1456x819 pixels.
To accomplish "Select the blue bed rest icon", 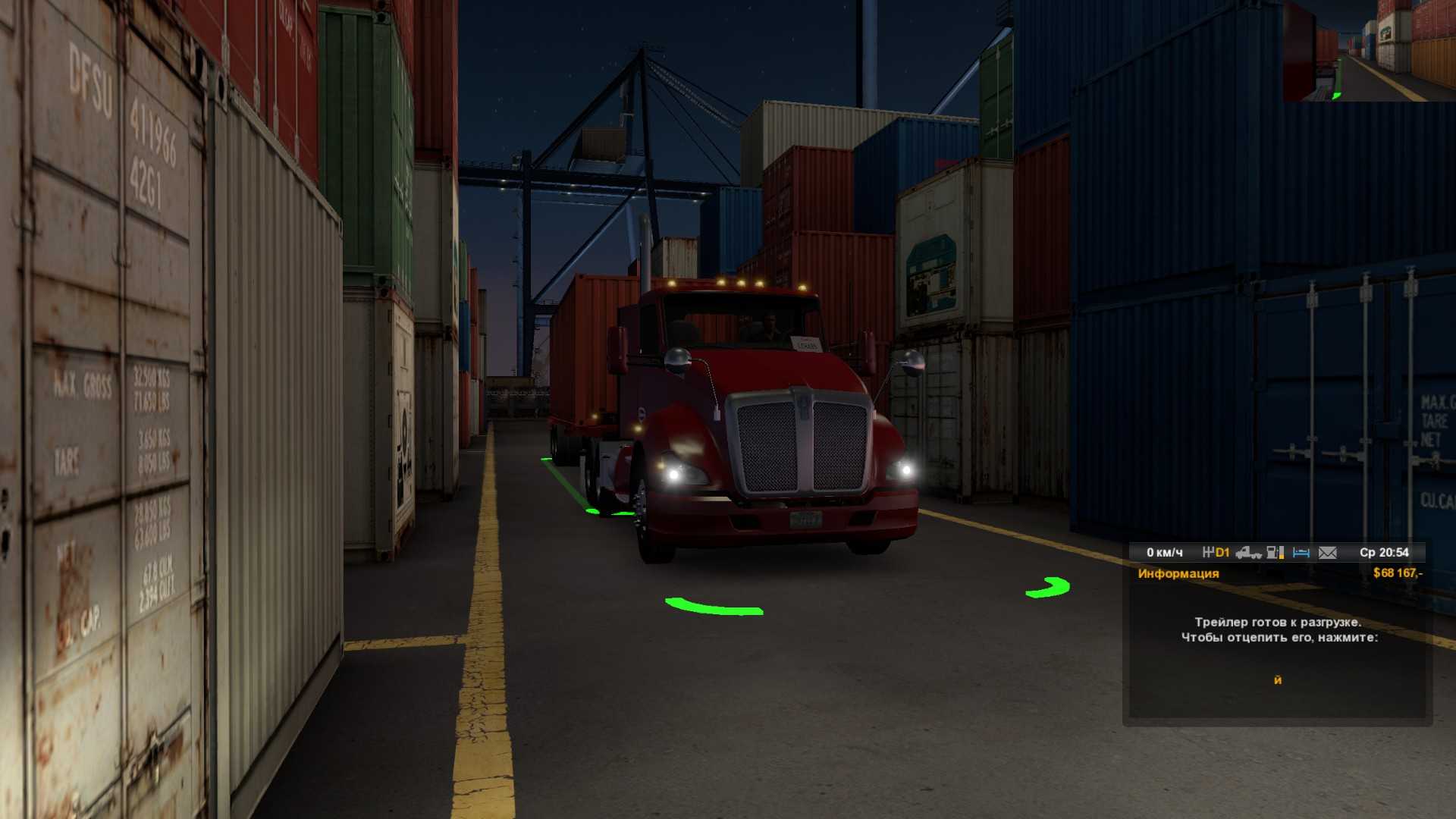I will tap(1301, 553).
